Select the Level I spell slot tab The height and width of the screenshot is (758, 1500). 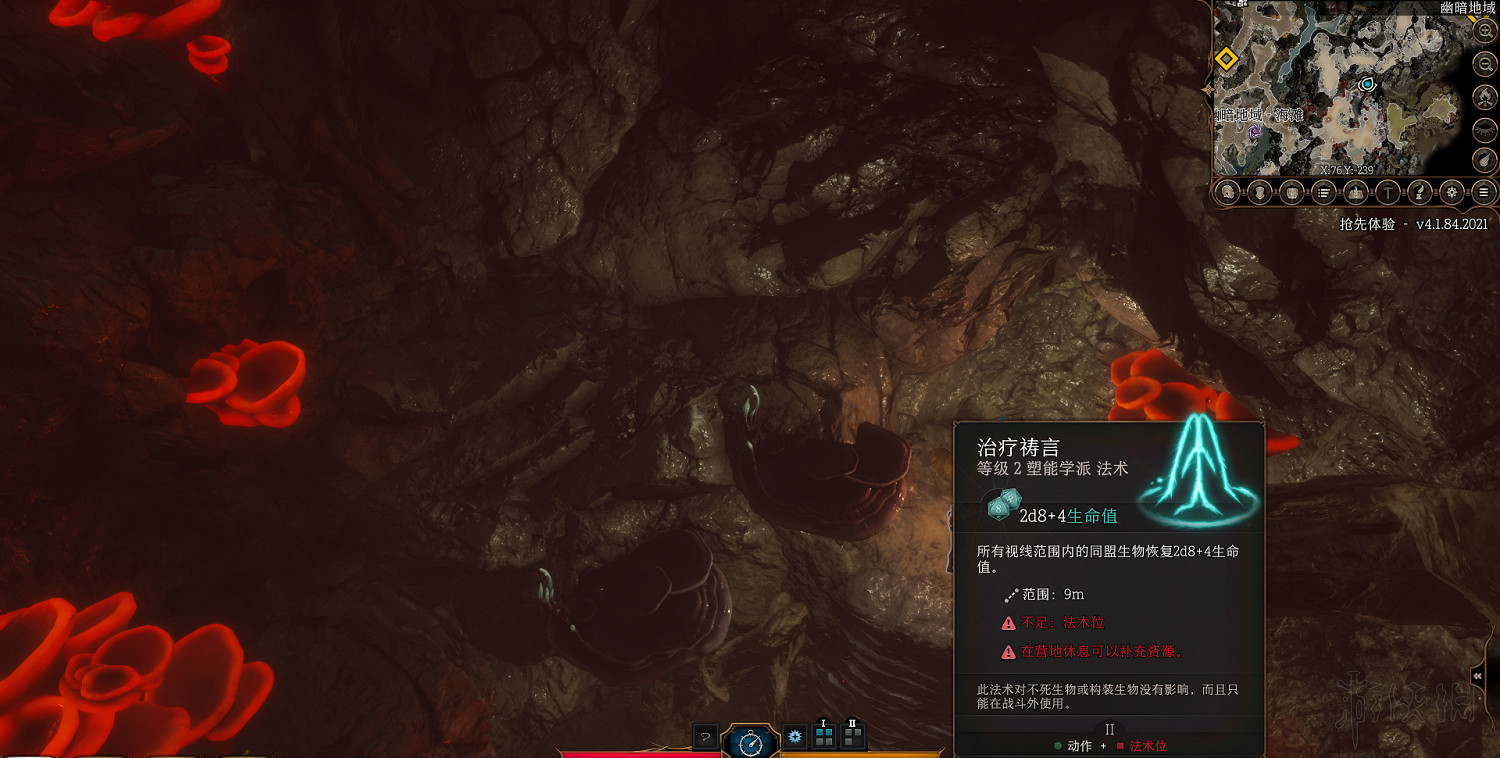pyautogui.click(x=823, y=736)
